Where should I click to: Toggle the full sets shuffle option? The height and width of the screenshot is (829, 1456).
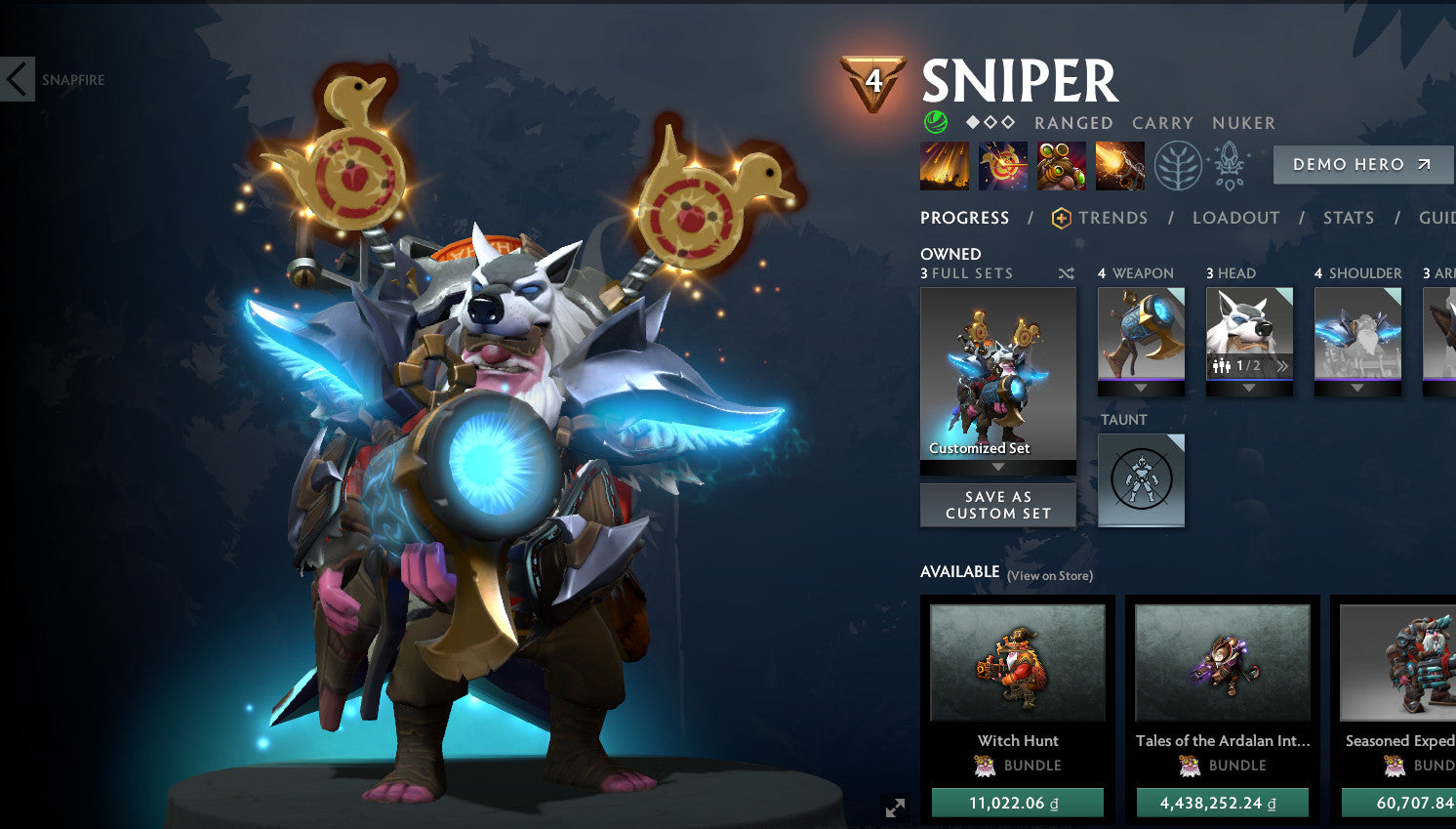(1065, 274)
